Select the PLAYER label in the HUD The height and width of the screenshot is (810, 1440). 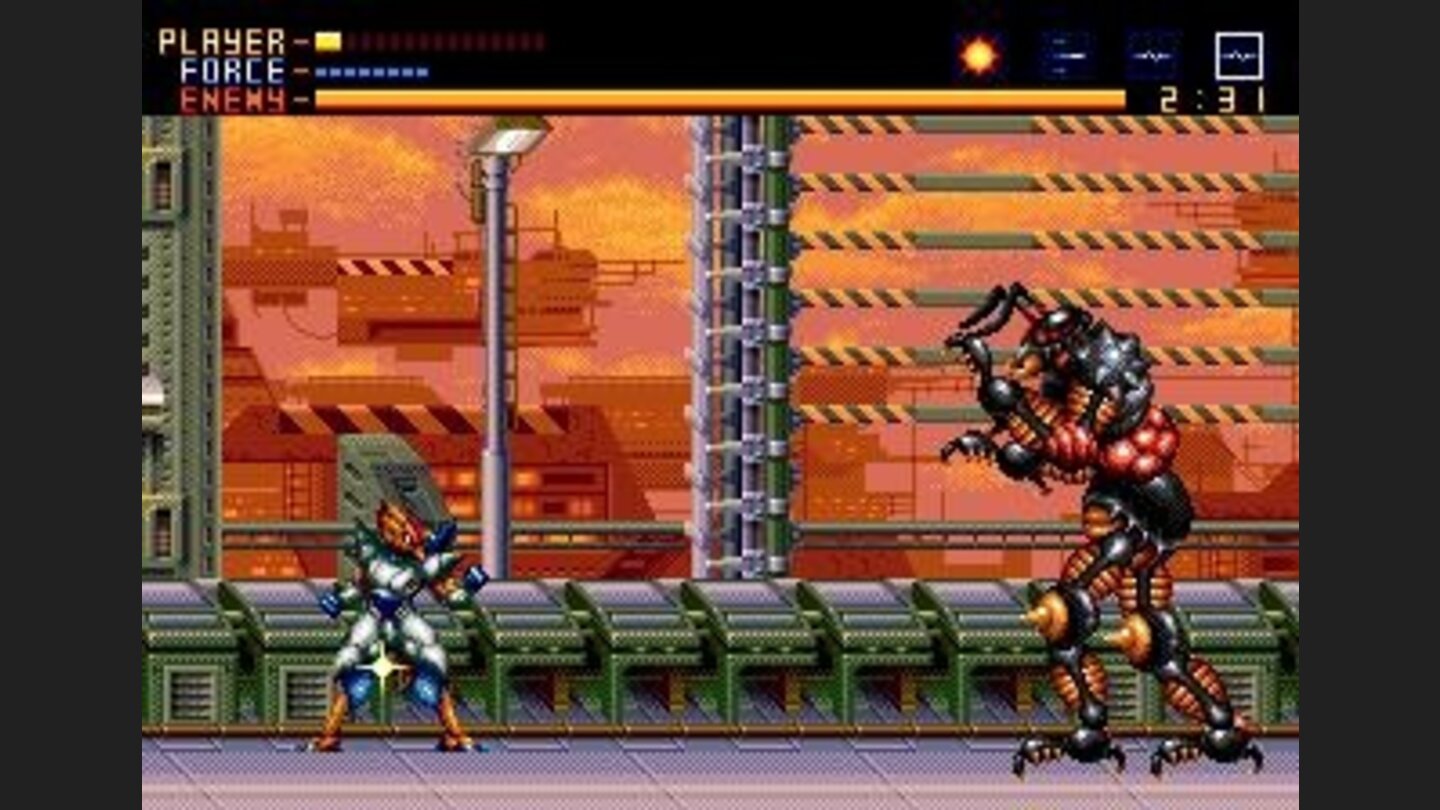[220, 39]
